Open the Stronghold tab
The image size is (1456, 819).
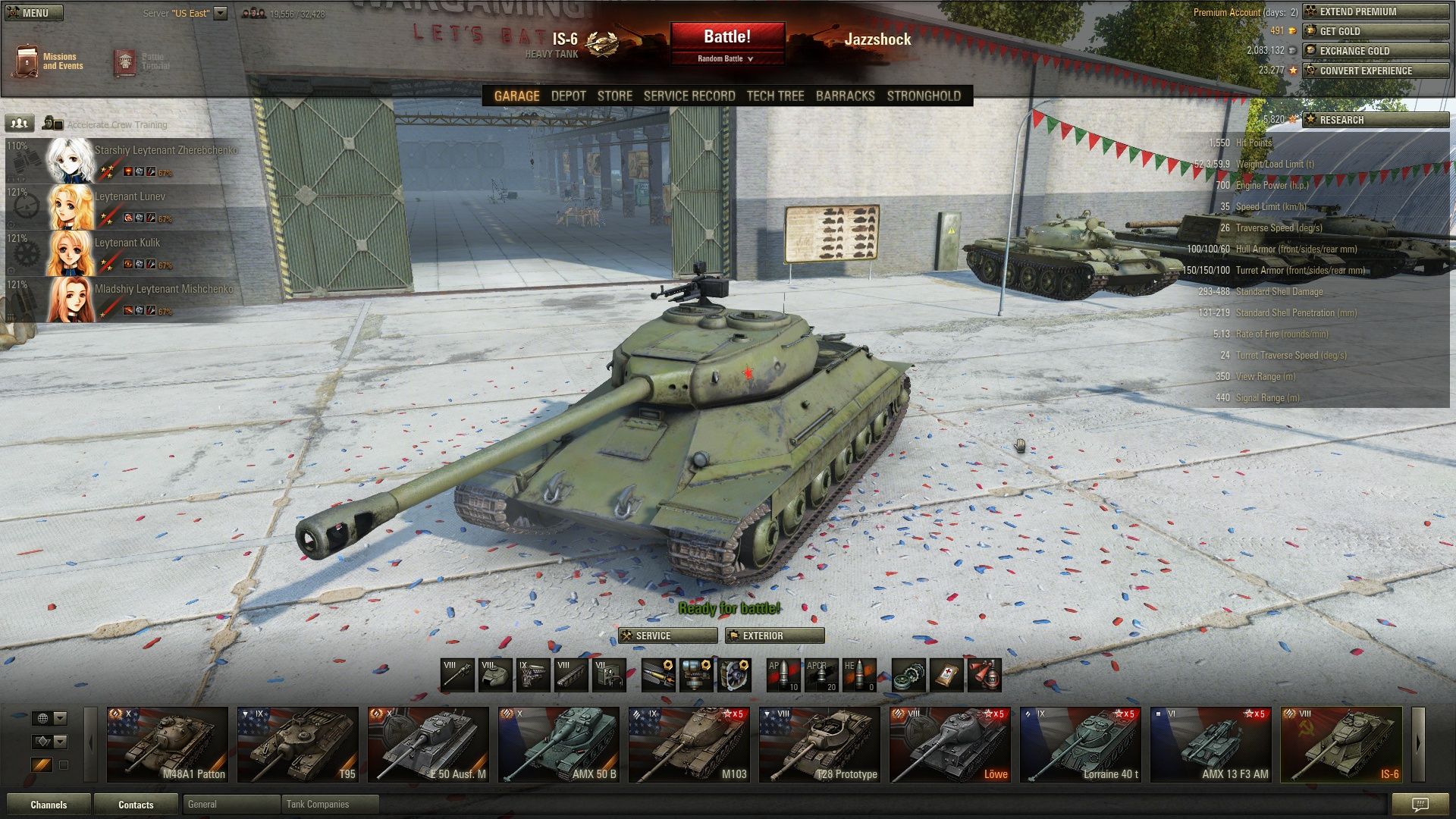[x=923, y=96]
